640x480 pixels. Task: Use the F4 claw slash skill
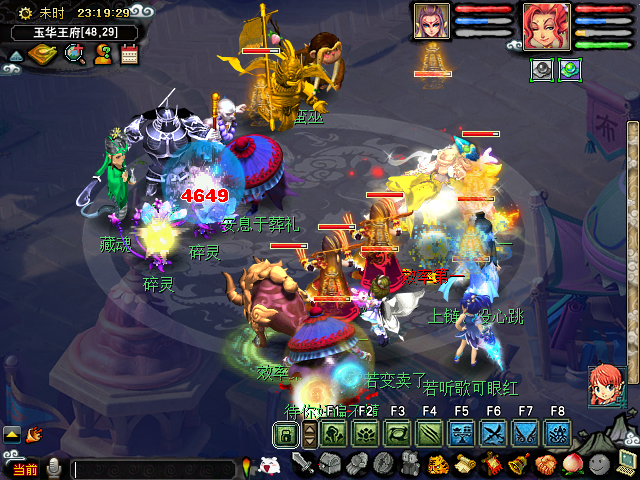[x=430, y=434]
